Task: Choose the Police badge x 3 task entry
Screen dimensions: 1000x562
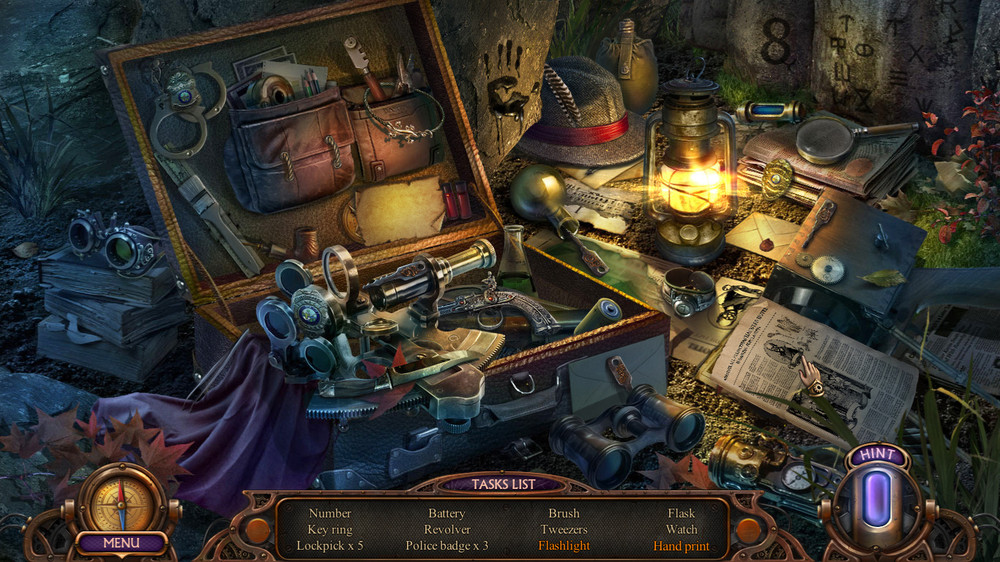Action: coord(447,546)
